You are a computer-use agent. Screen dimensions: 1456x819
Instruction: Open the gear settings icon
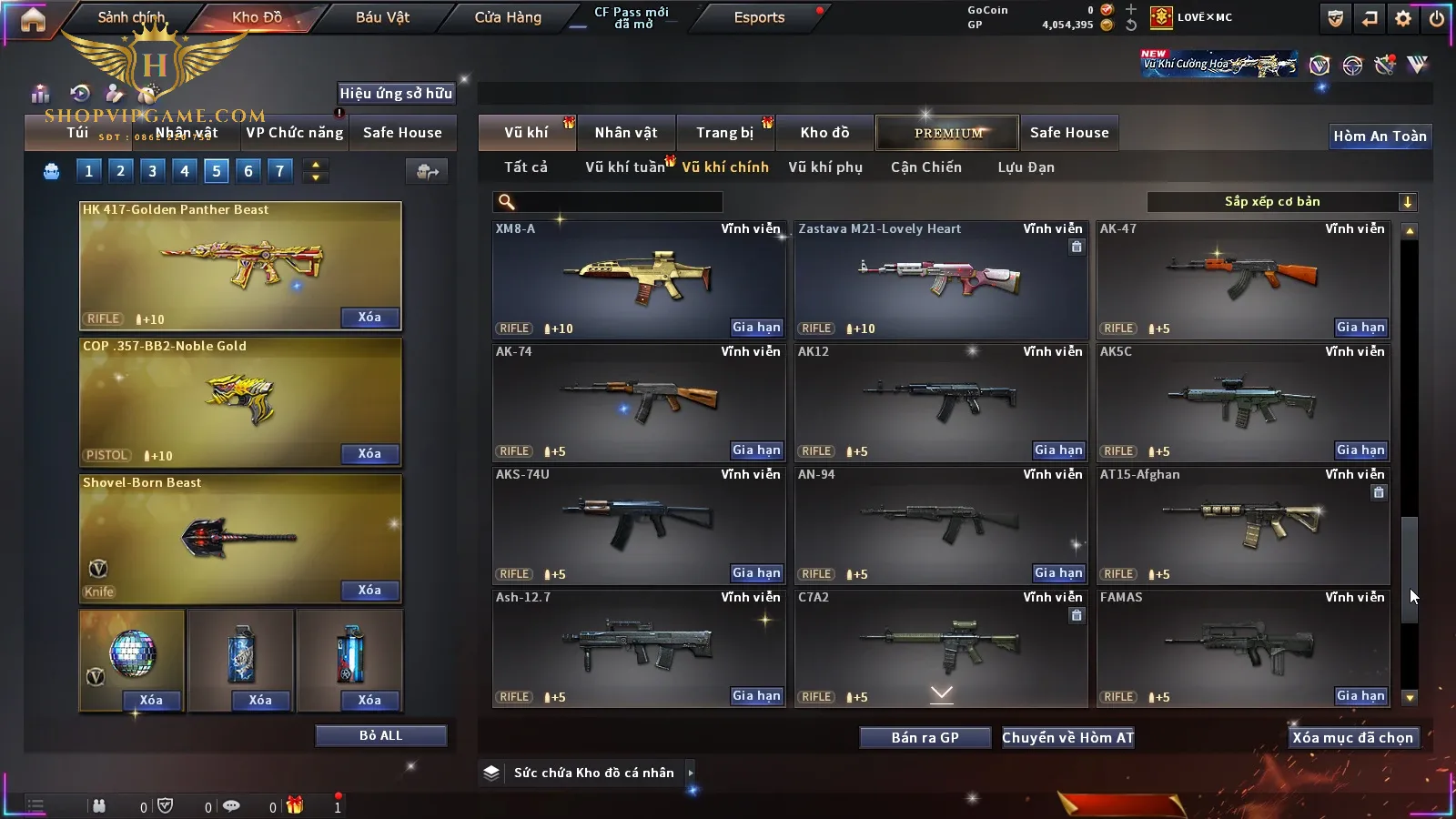coord(1403,18)
